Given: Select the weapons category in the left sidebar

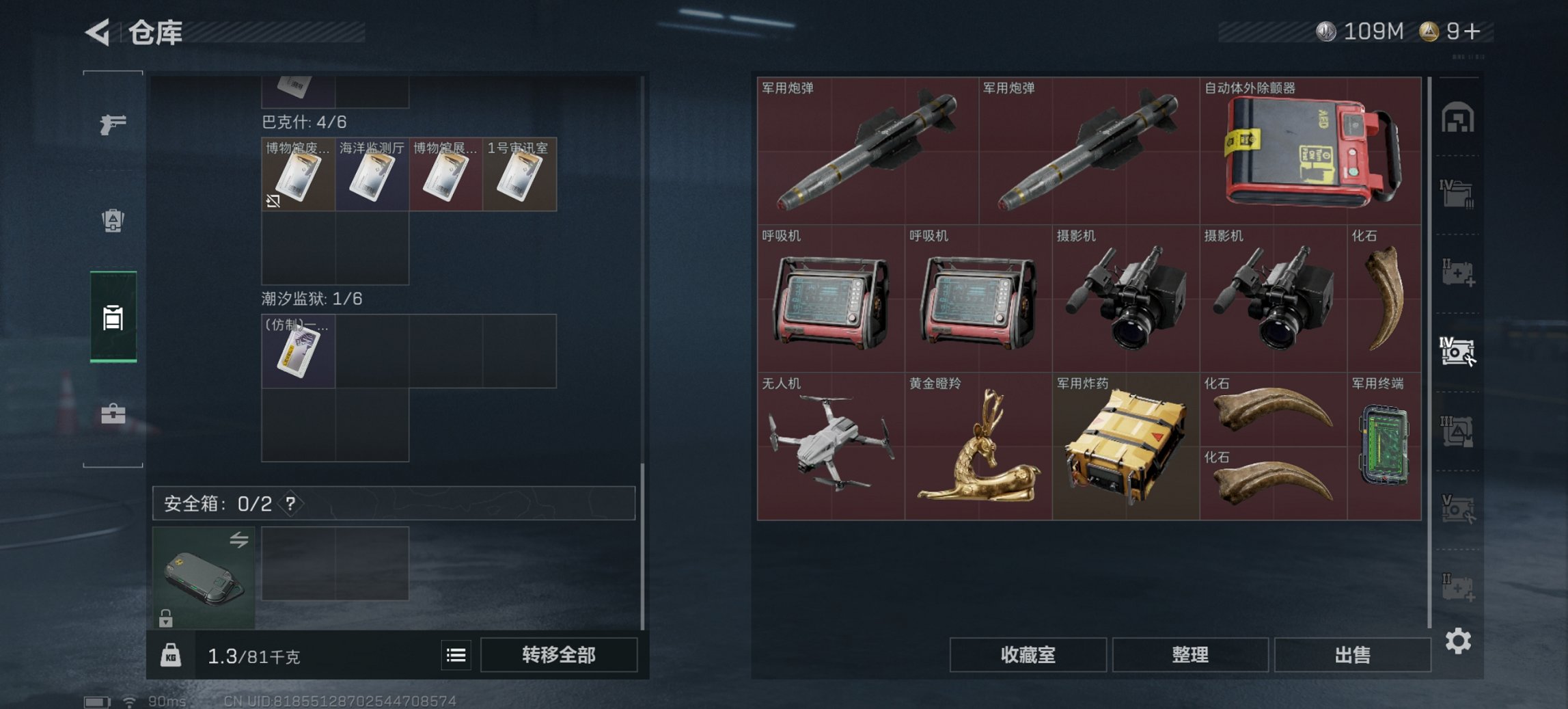Looking at the screenshot, I should [115, 125].
